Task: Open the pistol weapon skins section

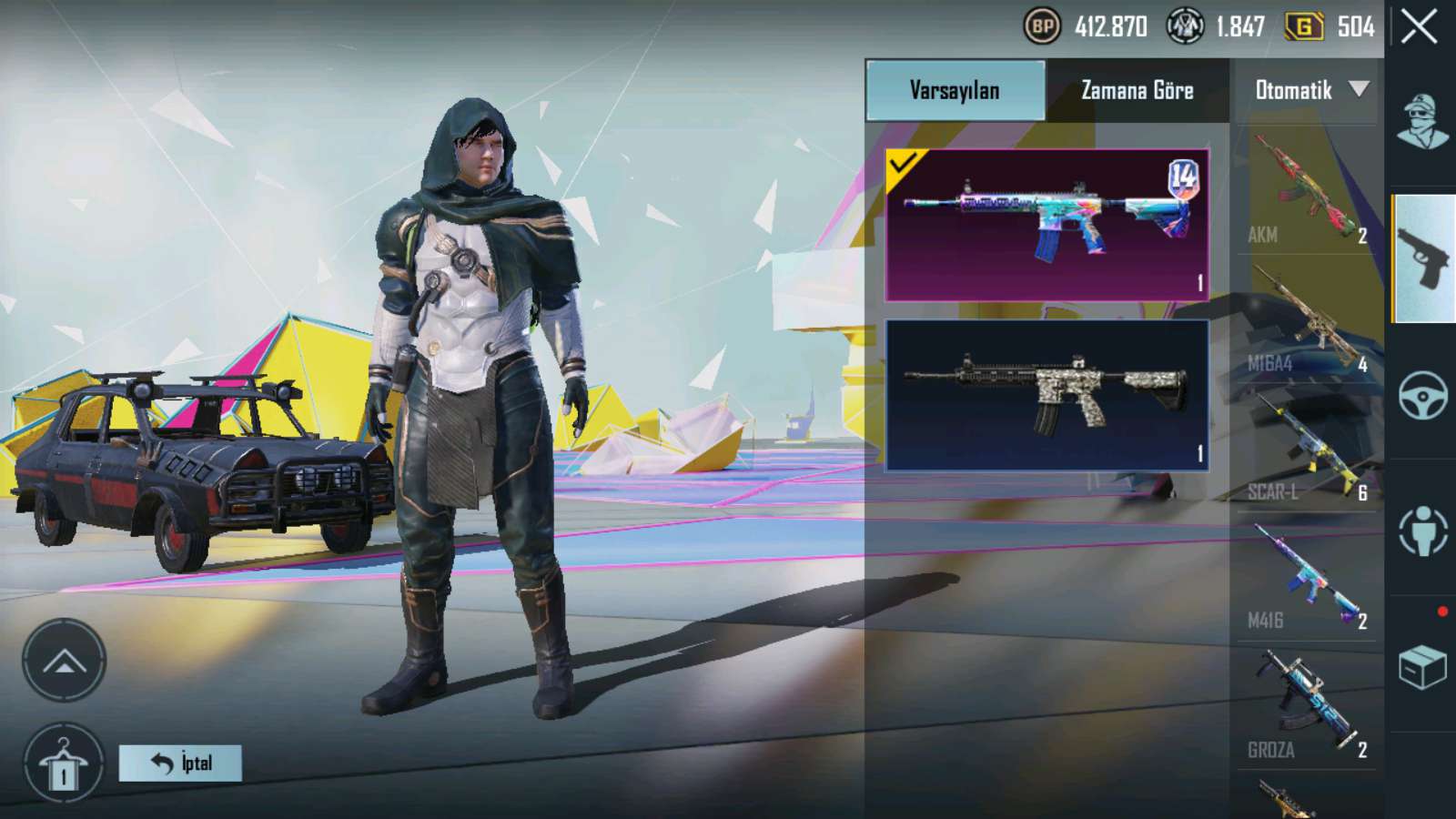Action: [1423, 259]
